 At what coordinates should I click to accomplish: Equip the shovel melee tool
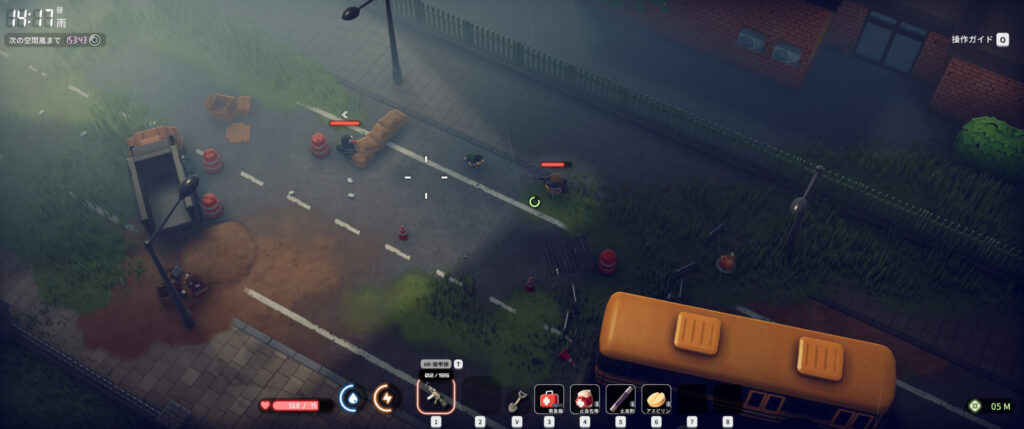[x=516, y=400]
